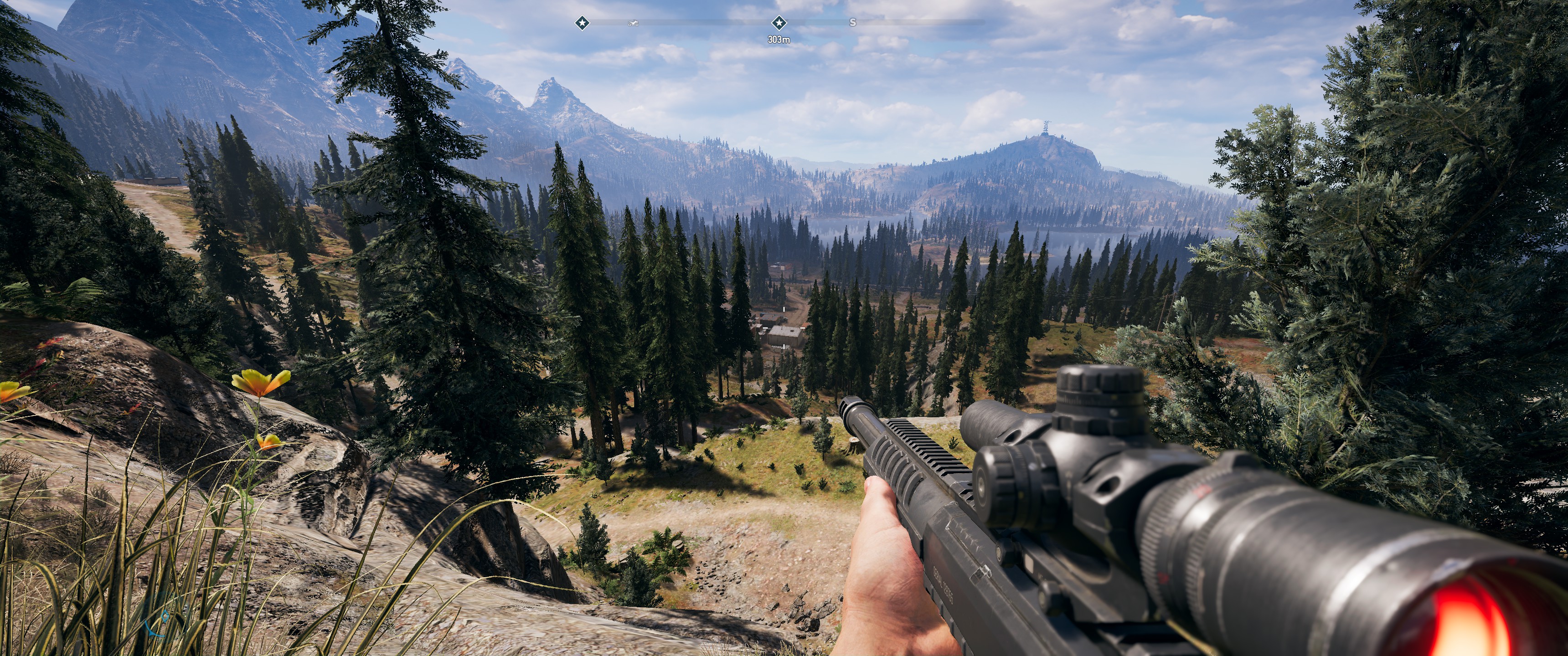
Task: Click the diamond outline of the detection arc marker
Action: point(165,616)
